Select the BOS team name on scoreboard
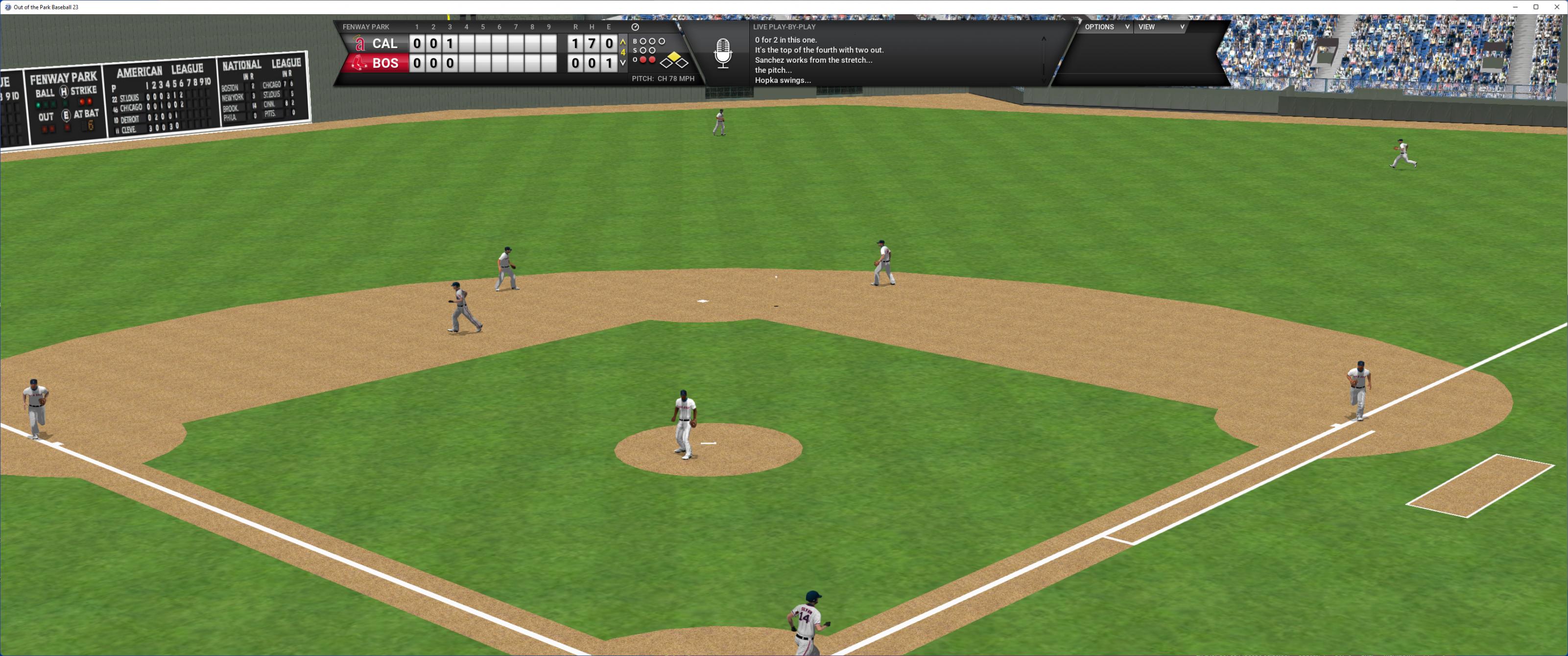Viewport: 1568px width, 656px height. coord(385,63)
